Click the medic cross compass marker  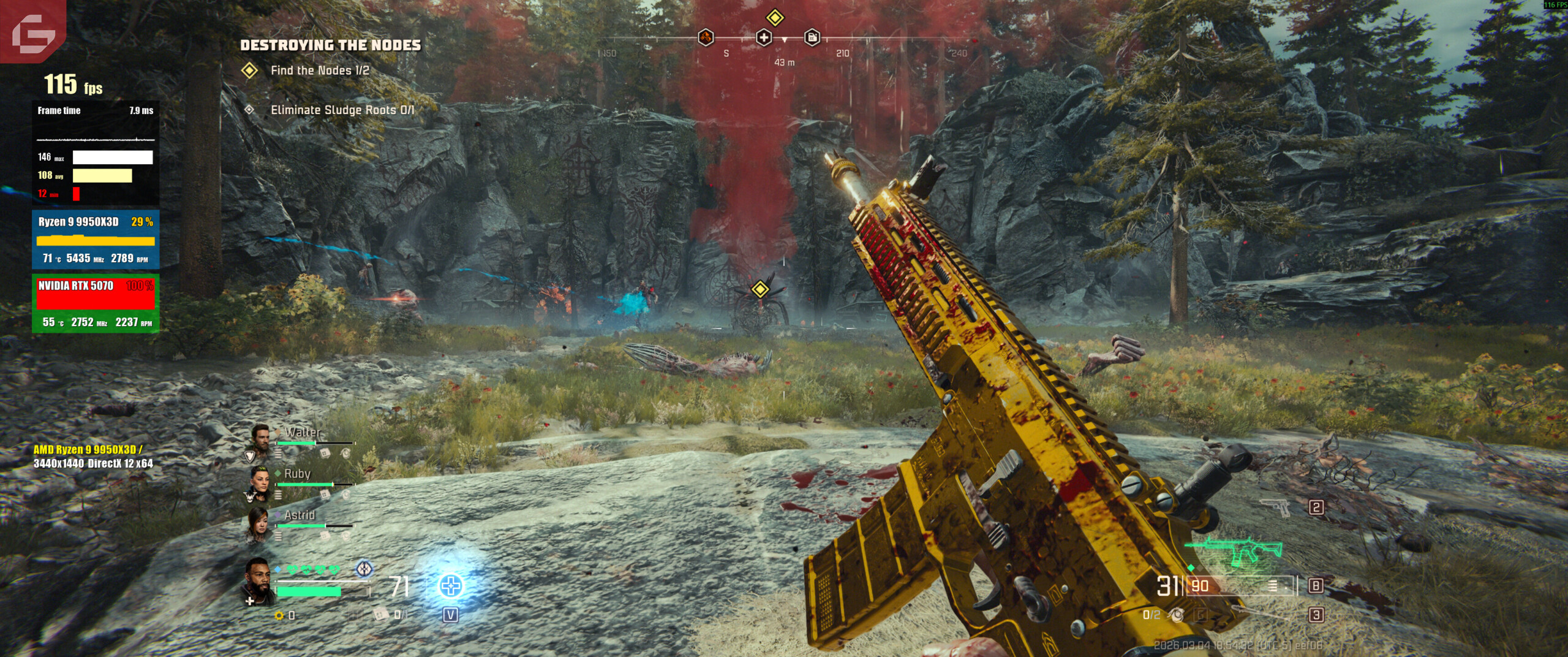click(x=763, y=38)
